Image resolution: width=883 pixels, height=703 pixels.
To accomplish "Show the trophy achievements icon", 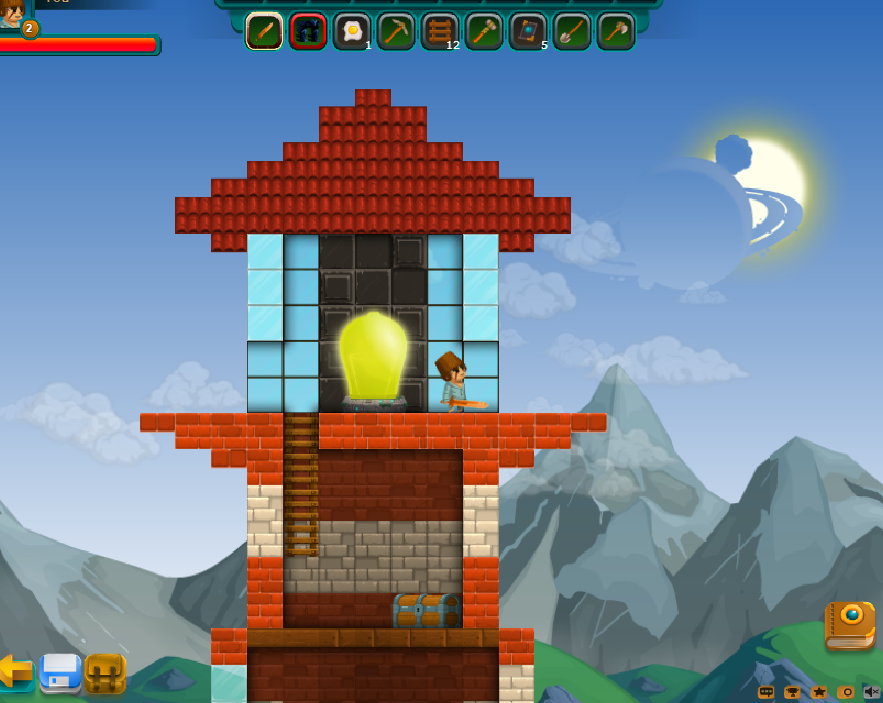I will coord(793,692).
